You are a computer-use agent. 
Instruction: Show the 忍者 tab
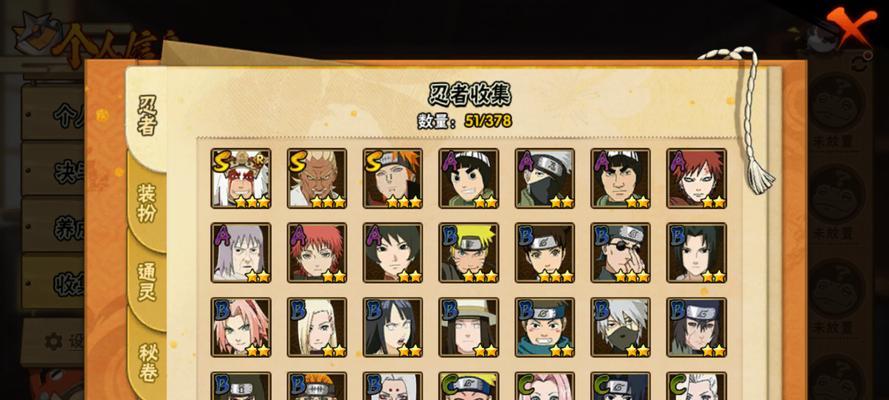pos(147,115)
